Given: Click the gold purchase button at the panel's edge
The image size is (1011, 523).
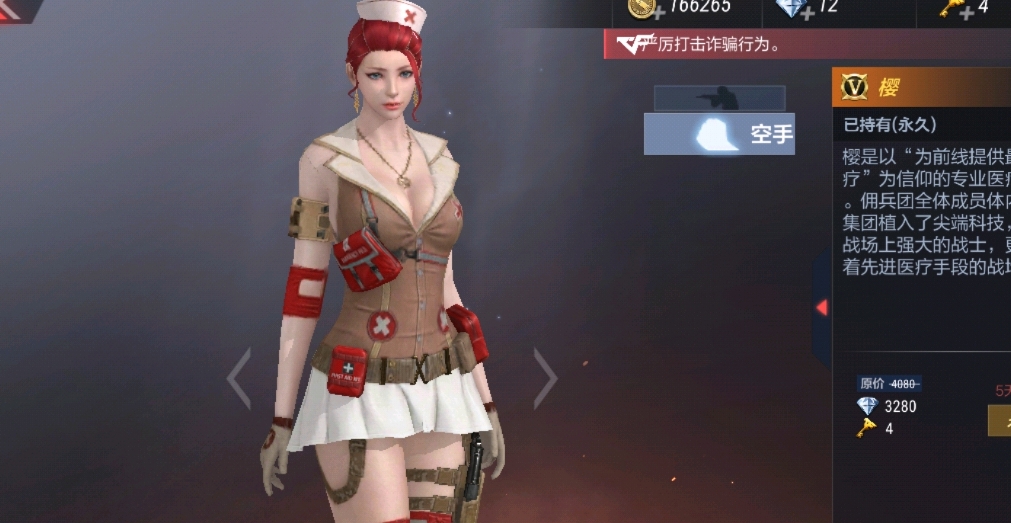Looking at the screenshot, I should click(999, 420).
